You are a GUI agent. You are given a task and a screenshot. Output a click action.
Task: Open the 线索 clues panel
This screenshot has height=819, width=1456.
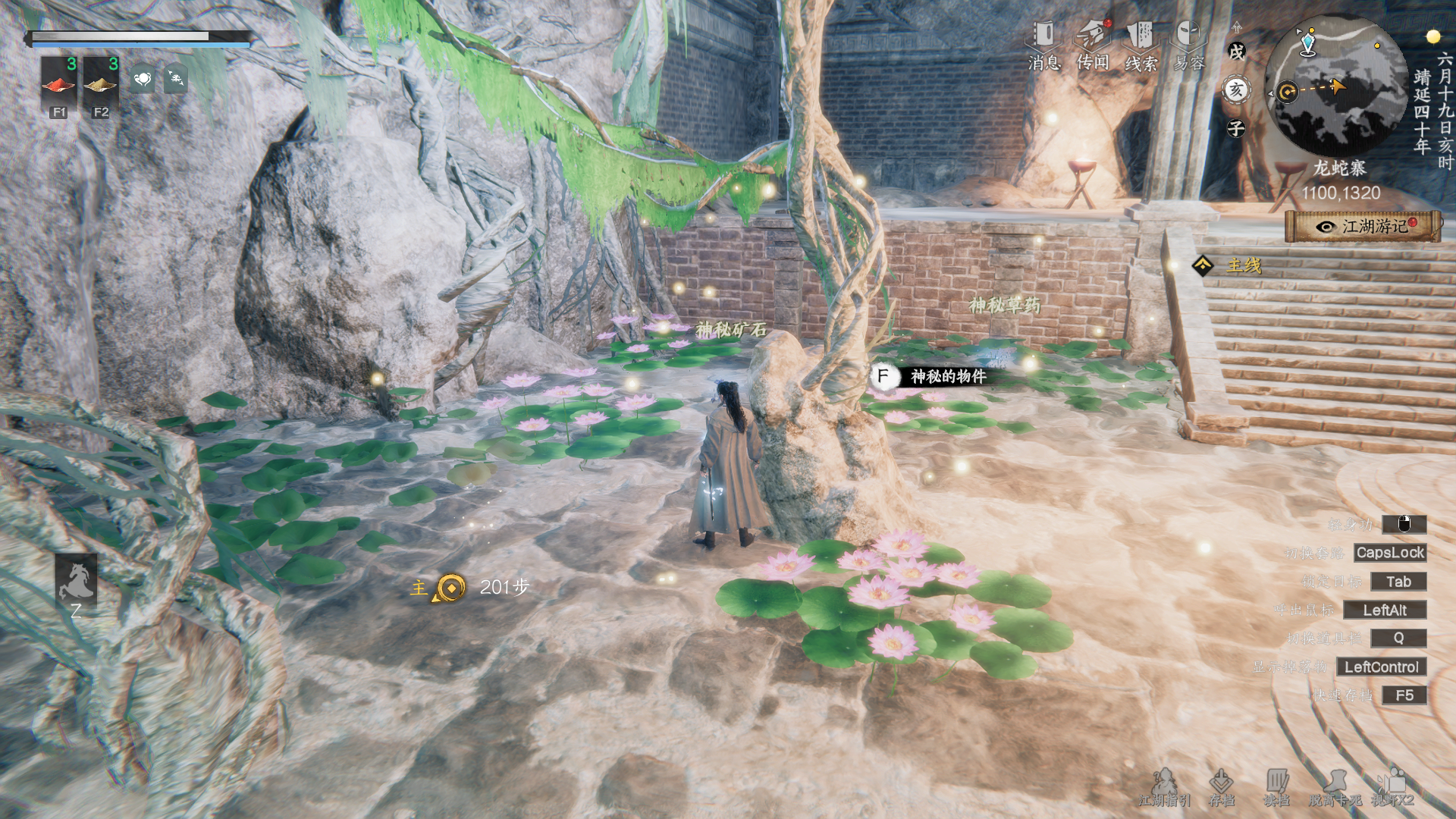(x=1140, y=45)
